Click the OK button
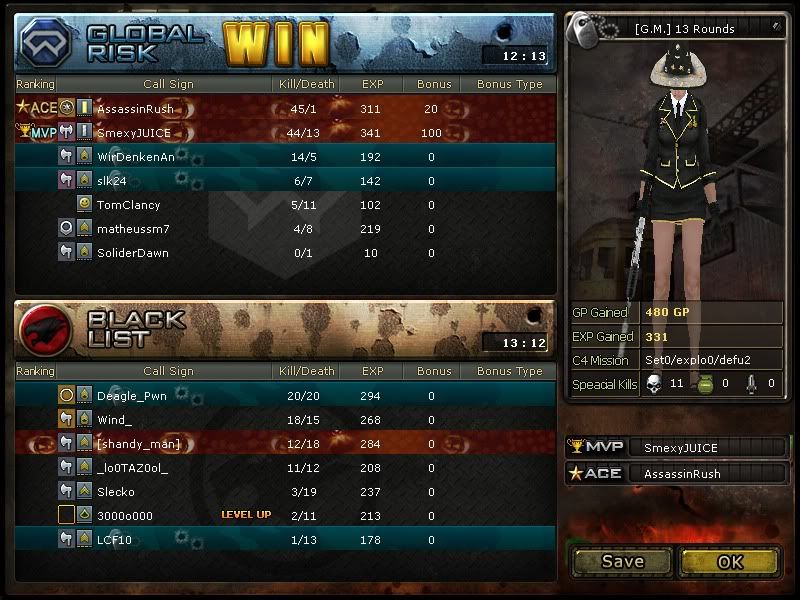 (729, 562)
